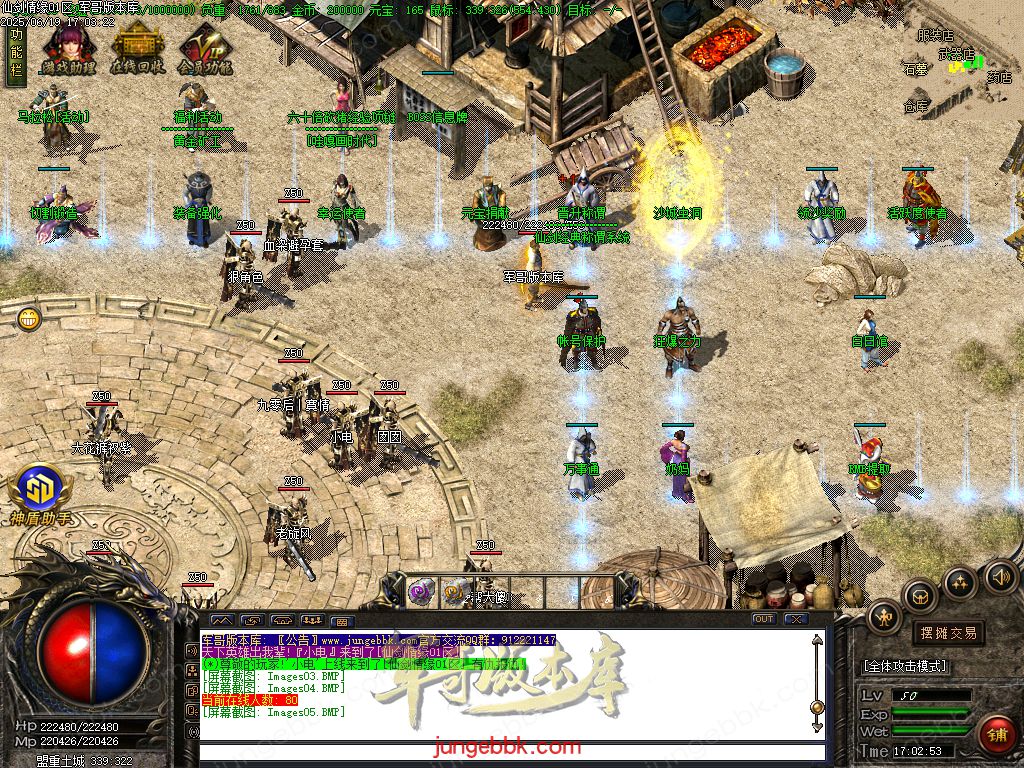
Task: Click the 摆摊交易 stall trade button
Action: click(x=947, y=633)
